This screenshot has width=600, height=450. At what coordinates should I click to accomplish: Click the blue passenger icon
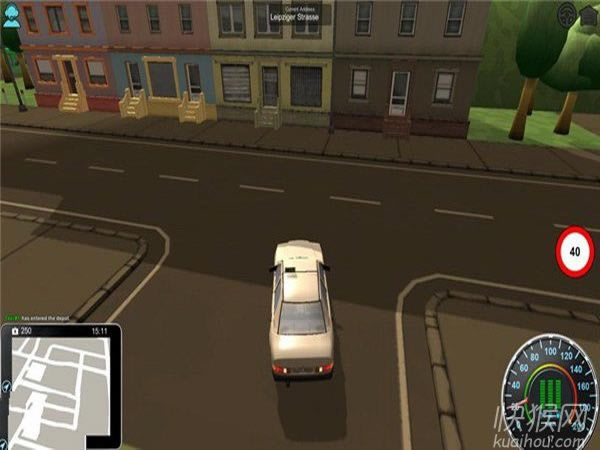pos(11,19)
